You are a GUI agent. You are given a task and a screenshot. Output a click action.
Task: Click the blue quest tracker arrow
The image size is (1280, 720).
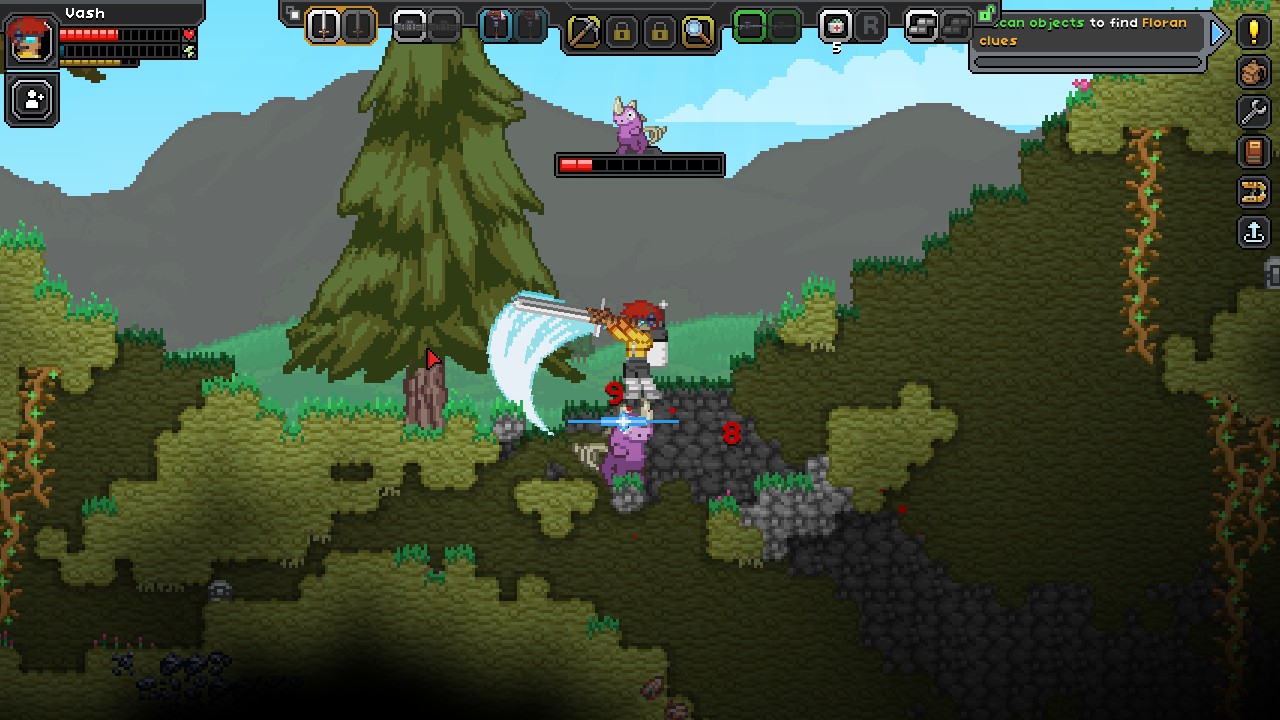coord(1218,33)
